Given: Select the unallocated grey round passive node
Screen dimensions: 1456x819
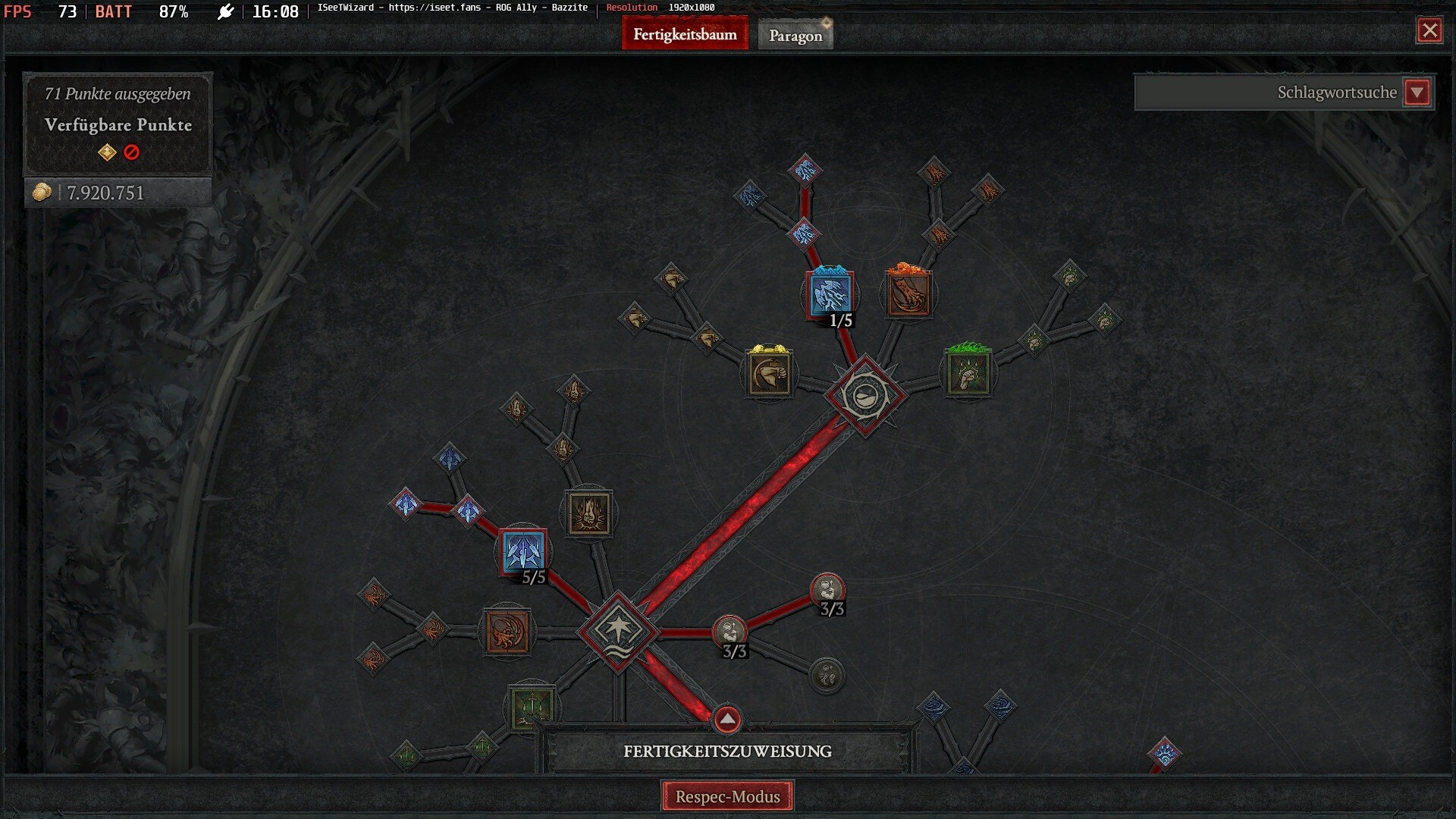Looking at the screenshot, I should (x=827, y=674).
